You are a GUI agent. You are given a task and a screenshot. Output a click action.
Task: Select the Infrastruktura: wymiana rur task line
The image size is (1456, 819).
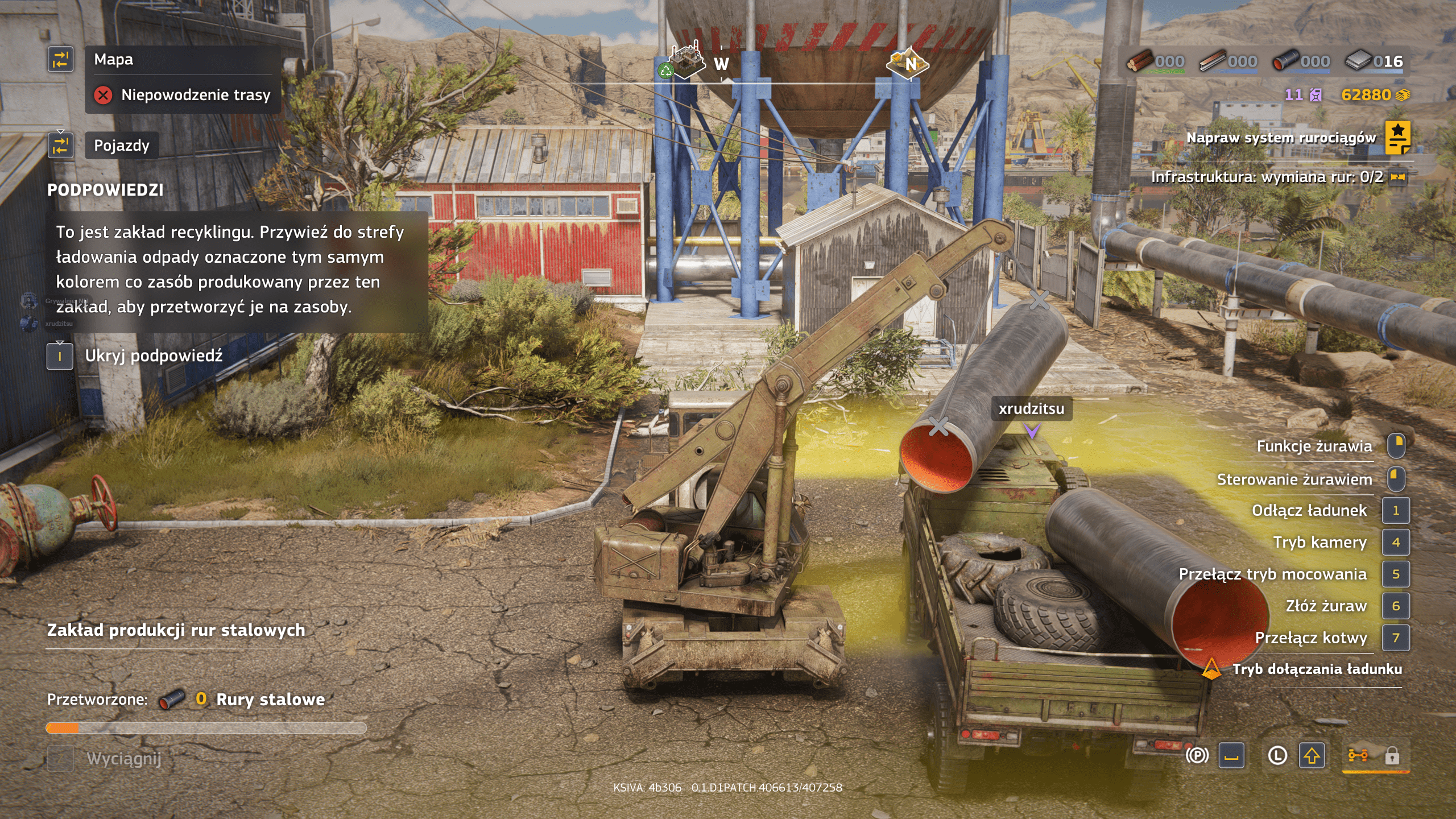click(x=1267, y=177)
